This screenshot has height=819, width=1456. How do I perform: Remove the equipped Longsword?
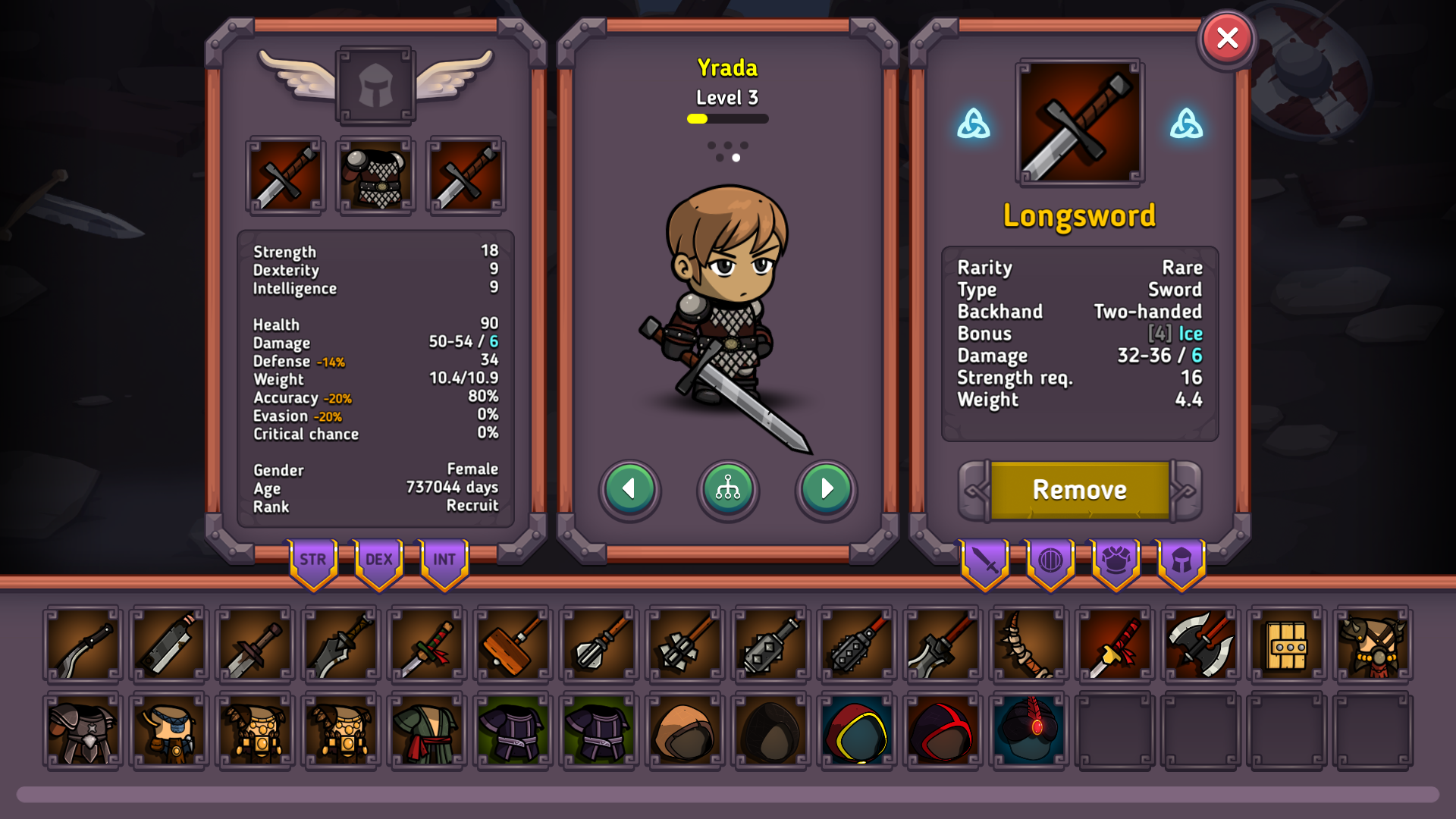click(x=1079, y=490)
